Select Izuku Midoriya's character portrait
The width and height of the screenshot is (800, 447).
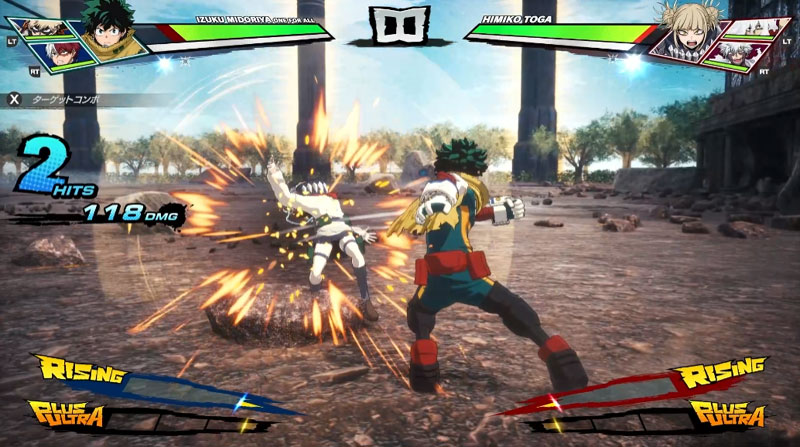point(104,30)
